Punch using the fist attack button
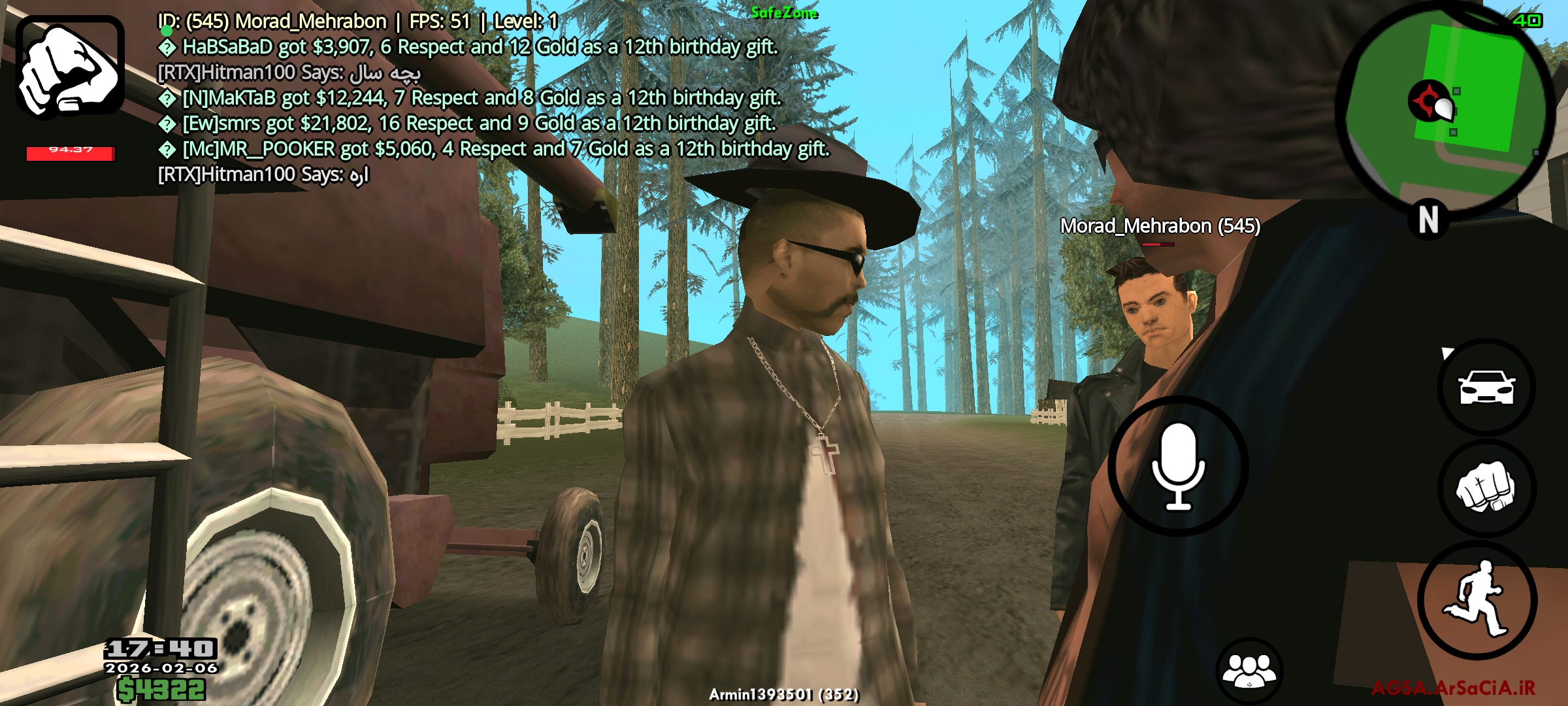 tap(1486, 488)
